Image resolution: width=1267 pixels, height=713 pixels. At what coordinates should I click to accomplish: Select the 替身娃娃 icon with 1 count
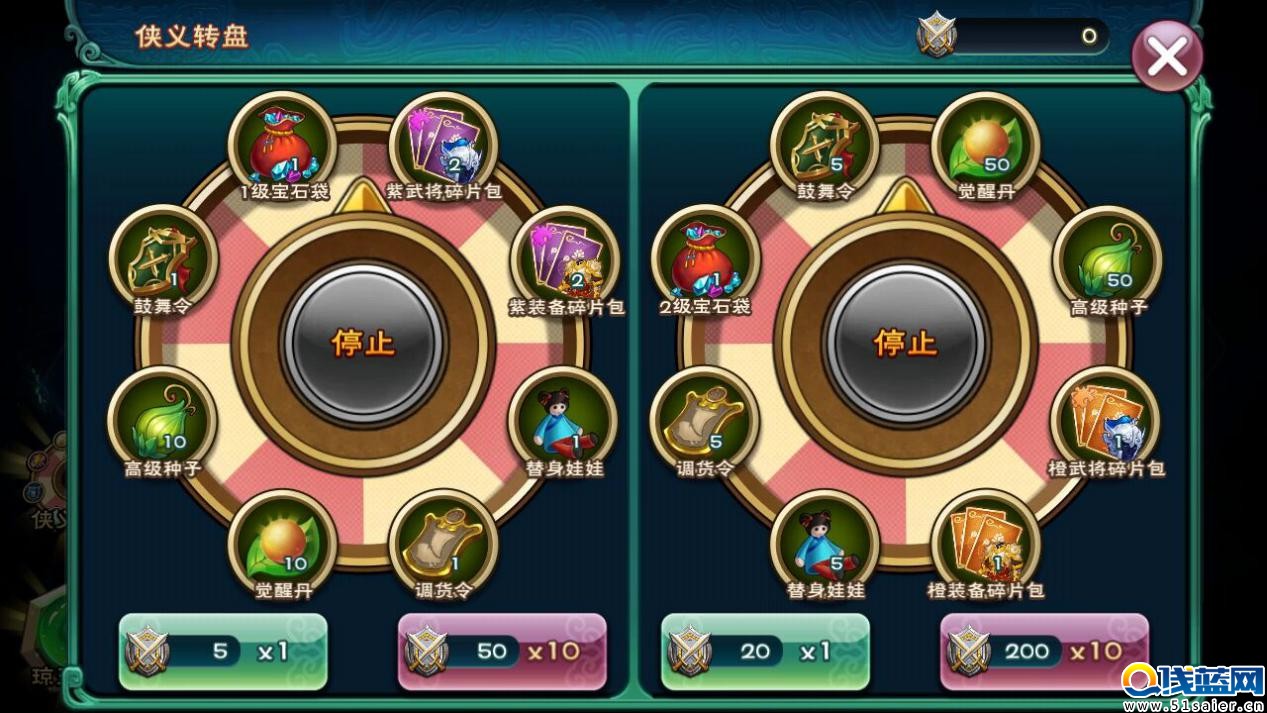coord(564,422)
